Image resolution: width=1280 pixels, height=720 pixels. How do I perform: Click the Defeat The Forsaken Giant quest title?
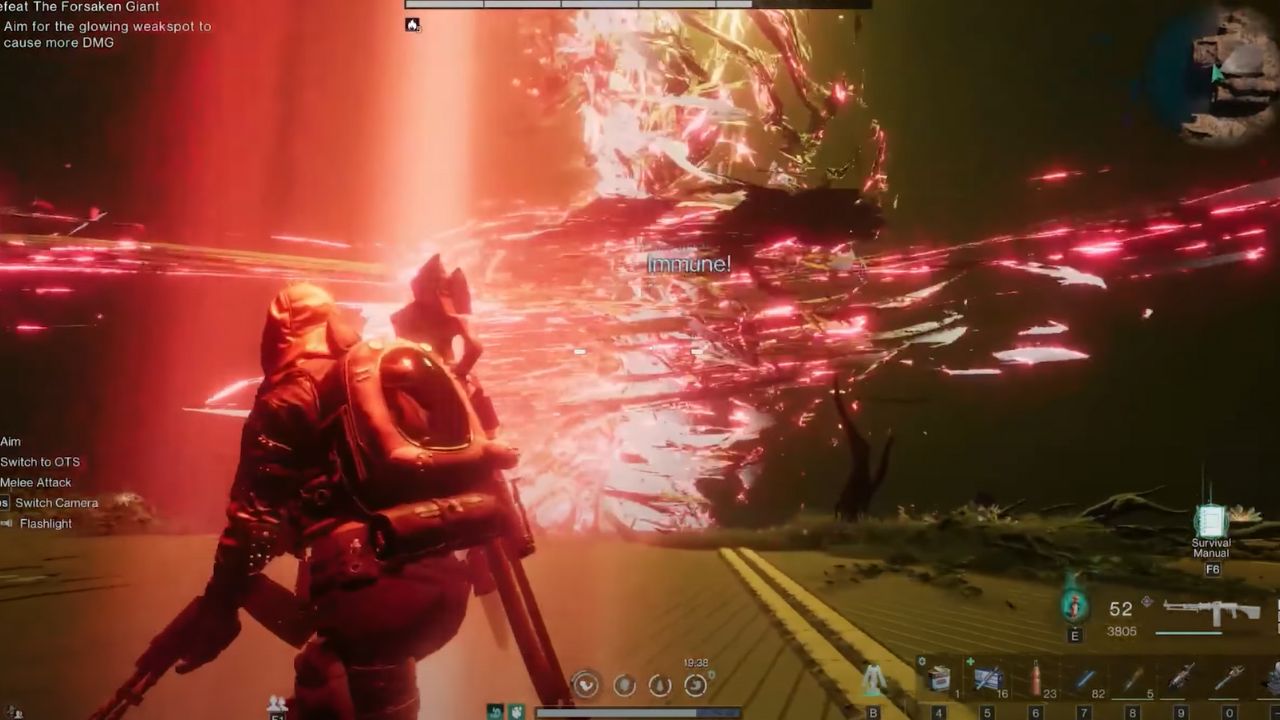pos(80,7)
